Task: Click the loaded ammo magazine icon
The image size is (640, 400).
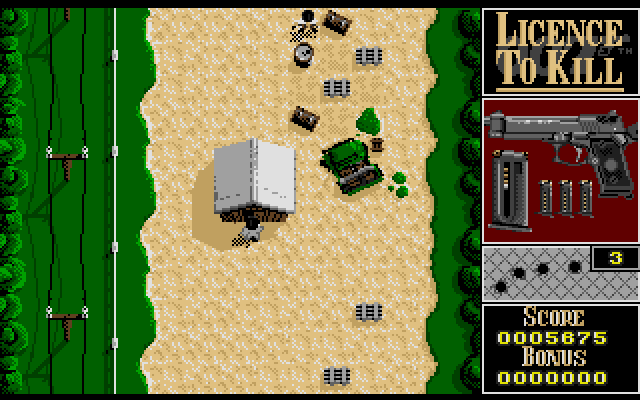Action: (512, 181)
